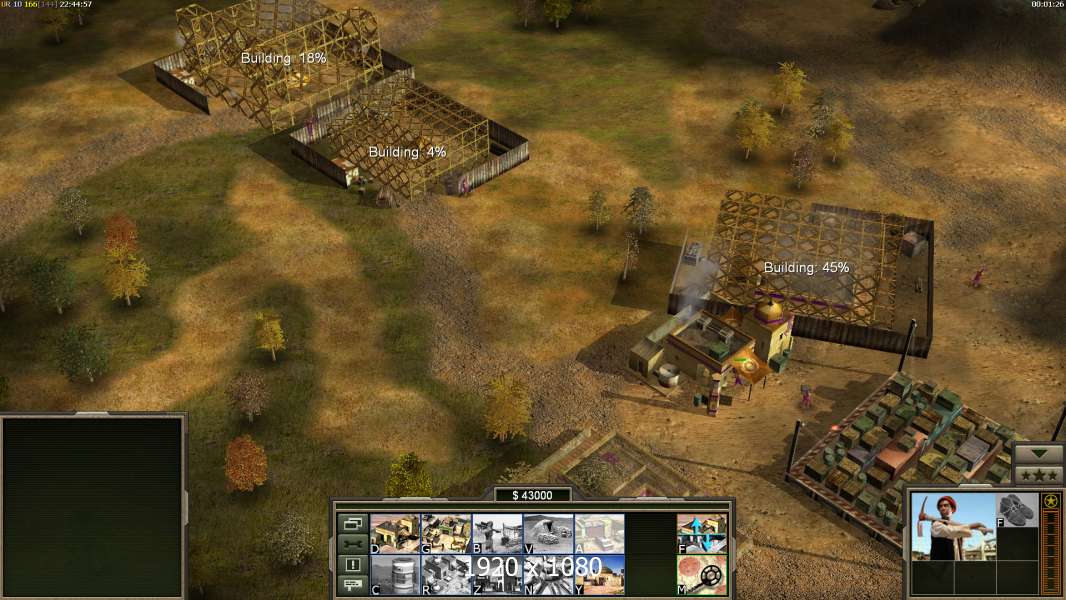Choose the build icon marked R
Screen dimensions: 1066x600
[x=446, y=575]
